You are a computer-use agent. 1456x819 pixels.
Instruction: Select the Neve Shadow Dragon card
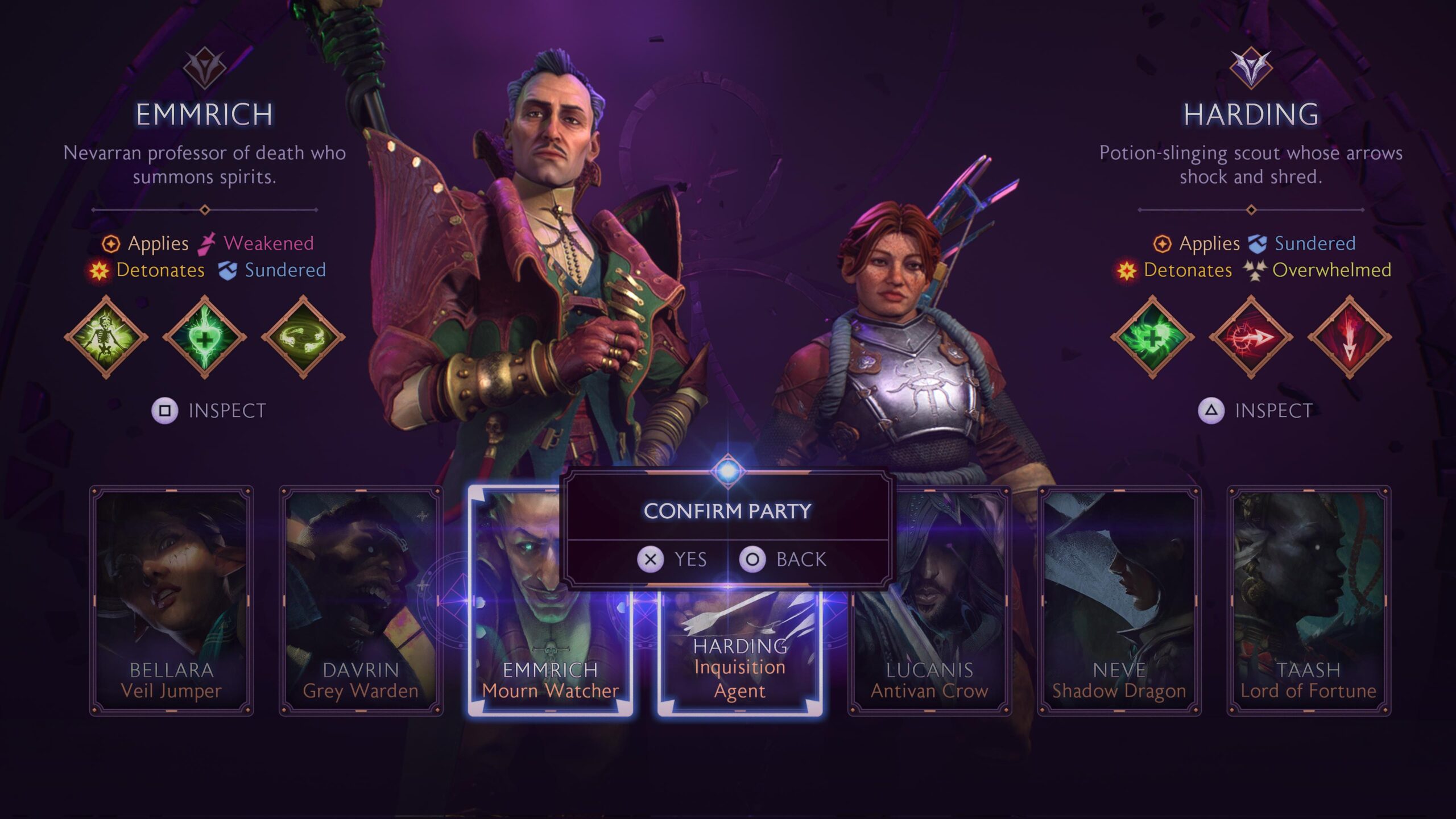click(1119, 600)
